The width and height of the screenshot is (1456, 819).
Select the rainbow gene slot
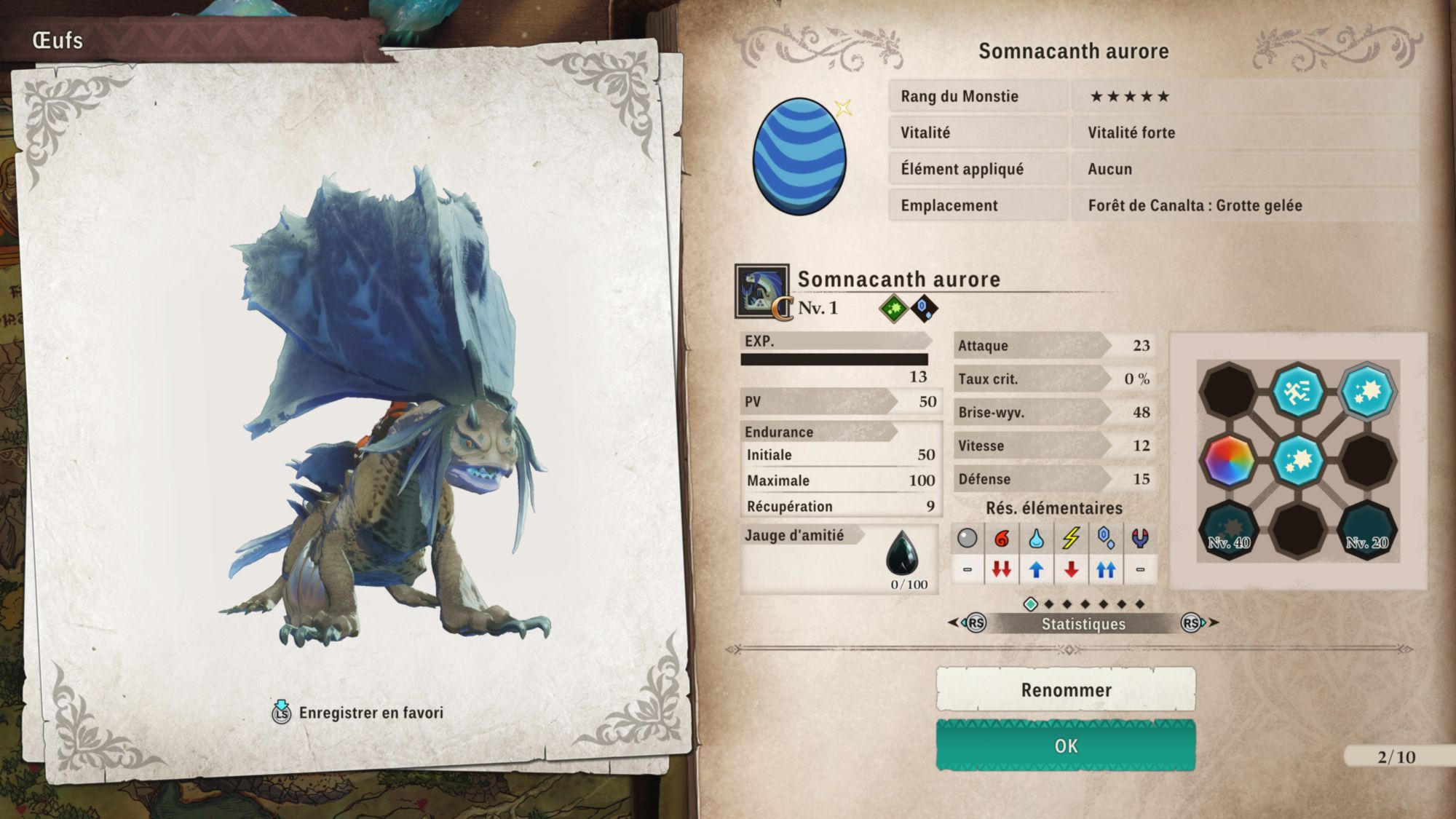[1229, 461]
